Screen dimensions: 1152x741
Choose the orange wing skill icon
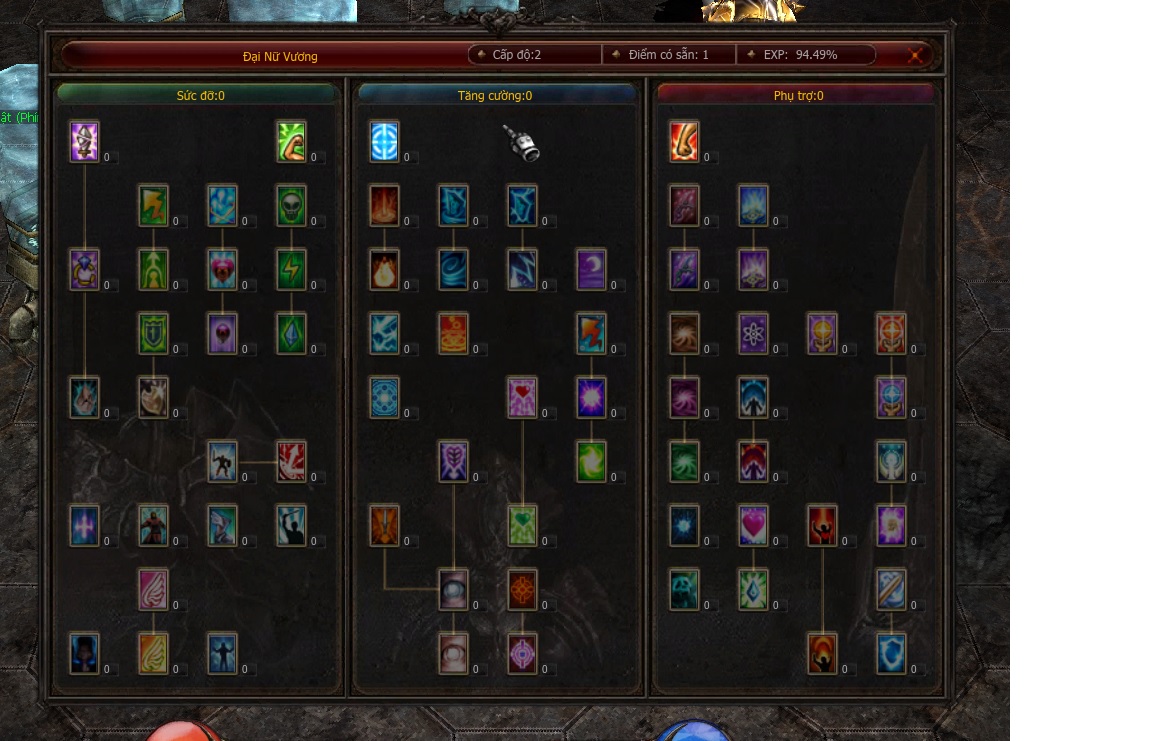[x=153, y=654]
